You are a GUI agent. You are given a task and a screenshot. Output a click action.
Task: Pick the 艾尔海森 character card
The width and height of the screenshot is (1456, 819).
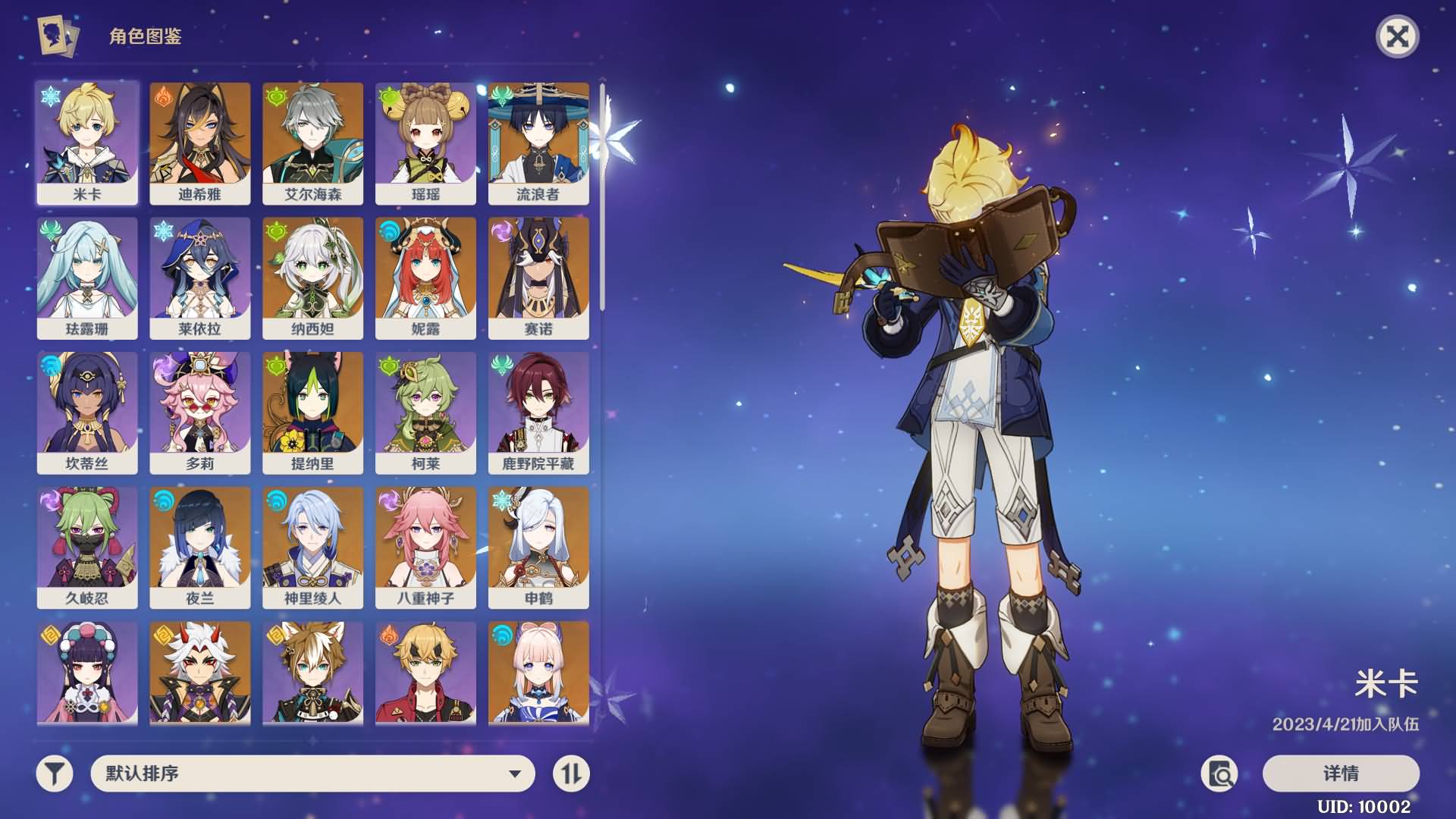tap(312, 143)
